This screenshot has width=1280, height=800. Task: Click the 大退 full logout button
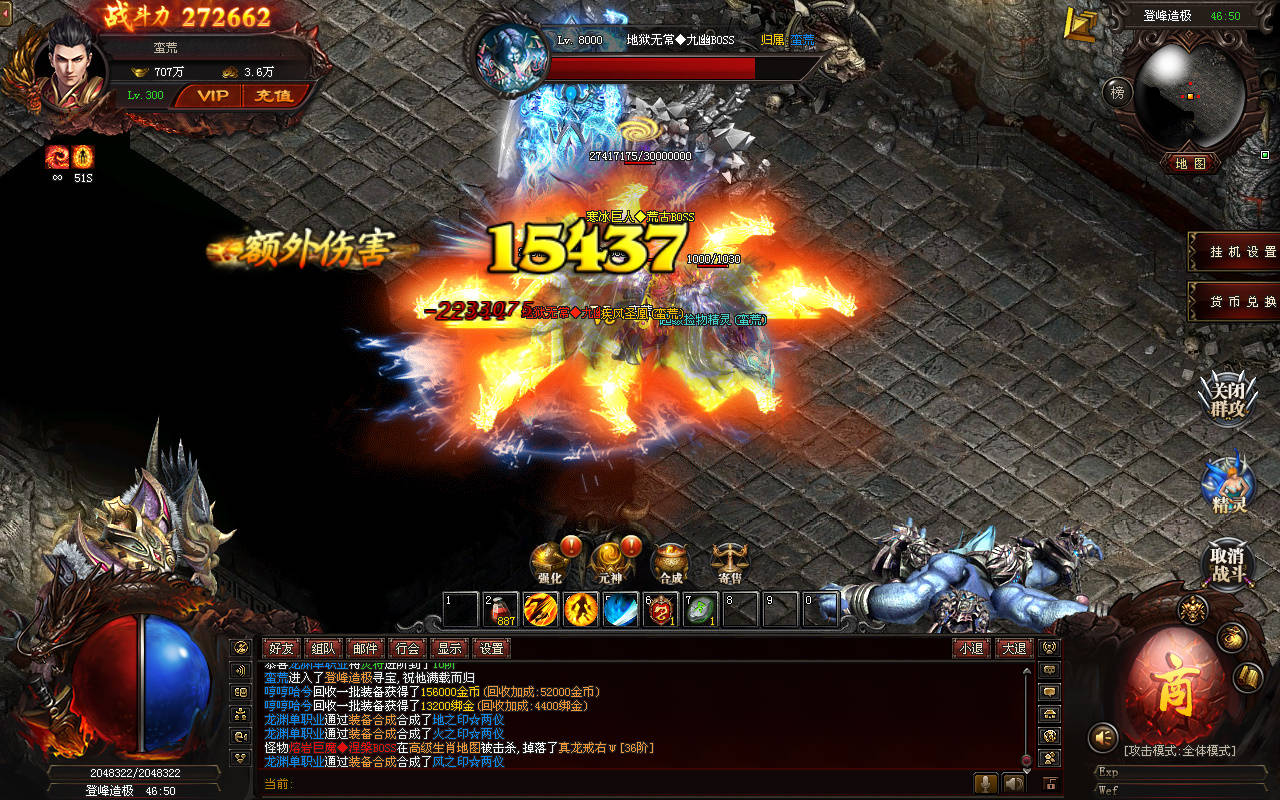[x=1014, y=648]
